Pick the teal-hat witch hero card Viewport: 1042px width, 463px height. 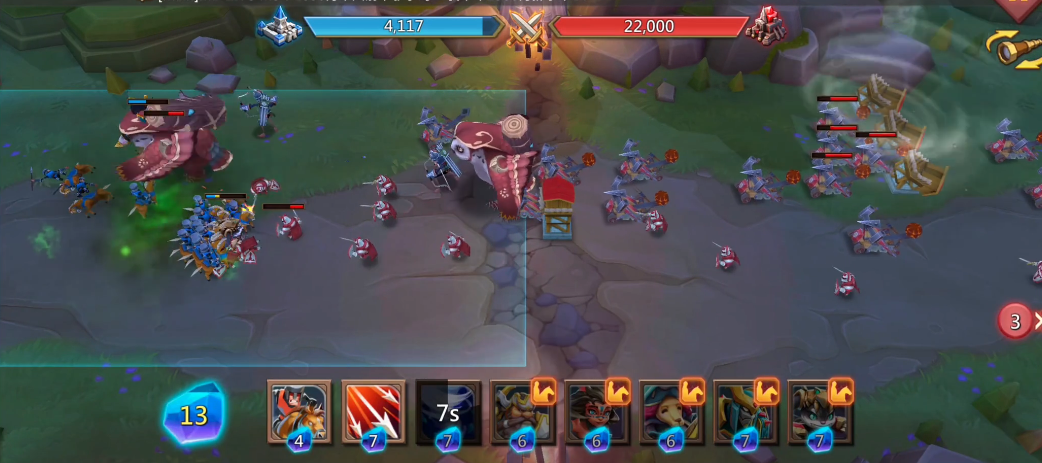coord(671,410)
